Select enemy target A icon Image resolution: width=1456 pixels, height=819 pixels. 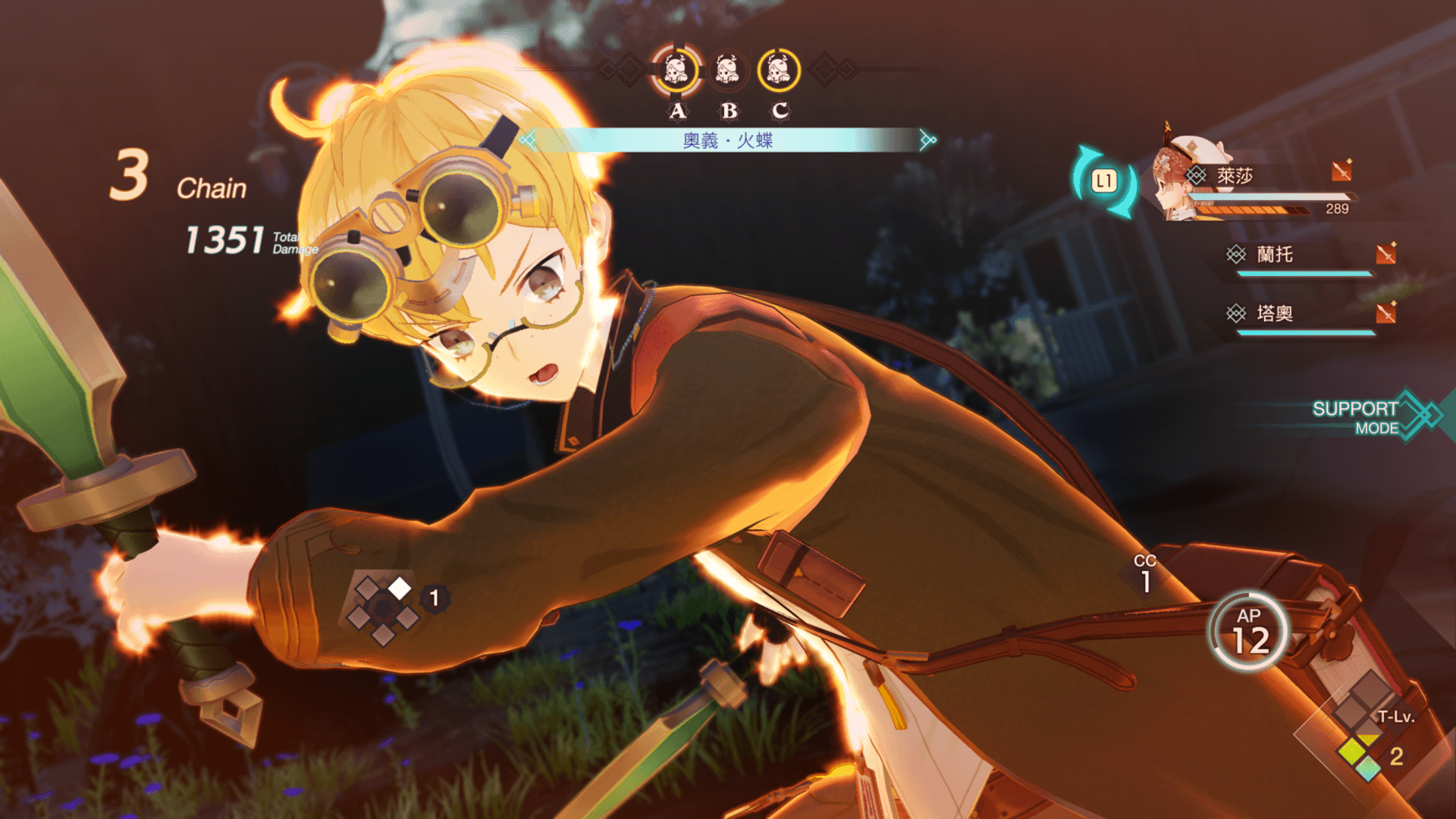click(676, 71)
